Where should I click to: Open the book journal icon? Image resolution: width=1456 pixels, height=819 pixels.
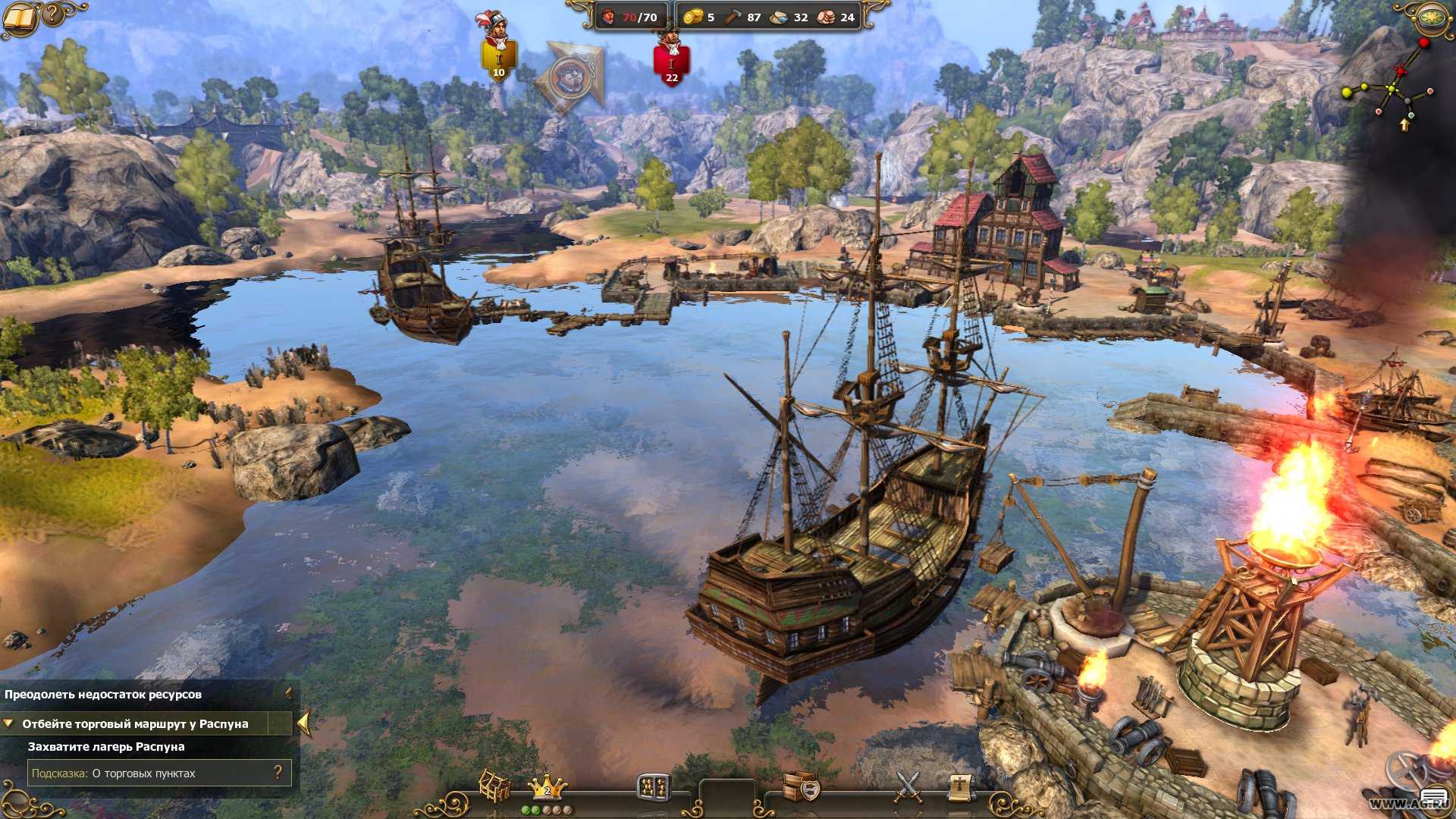(20, 17)
